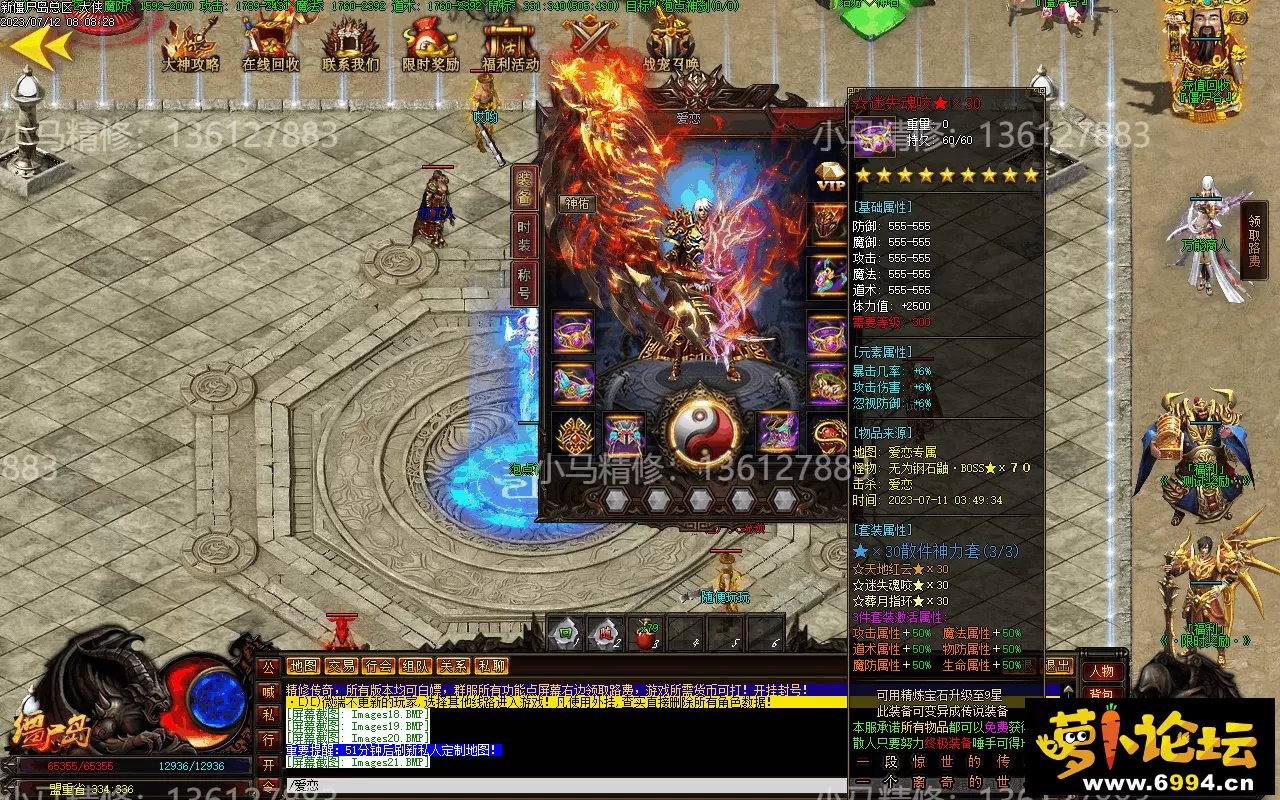Open the 福利活动 welfare events icon
This screenshot has width=1280, height=800.
[x=510, y=45]
